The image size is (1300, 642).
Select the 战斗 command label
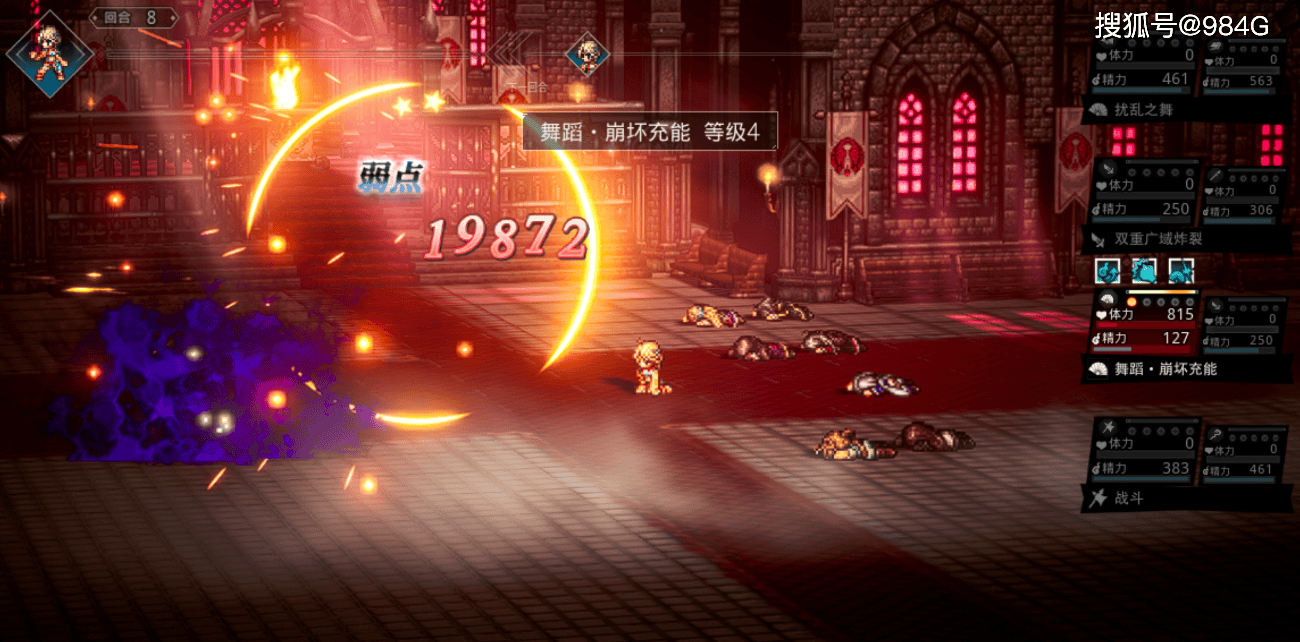coord(1129,497)
